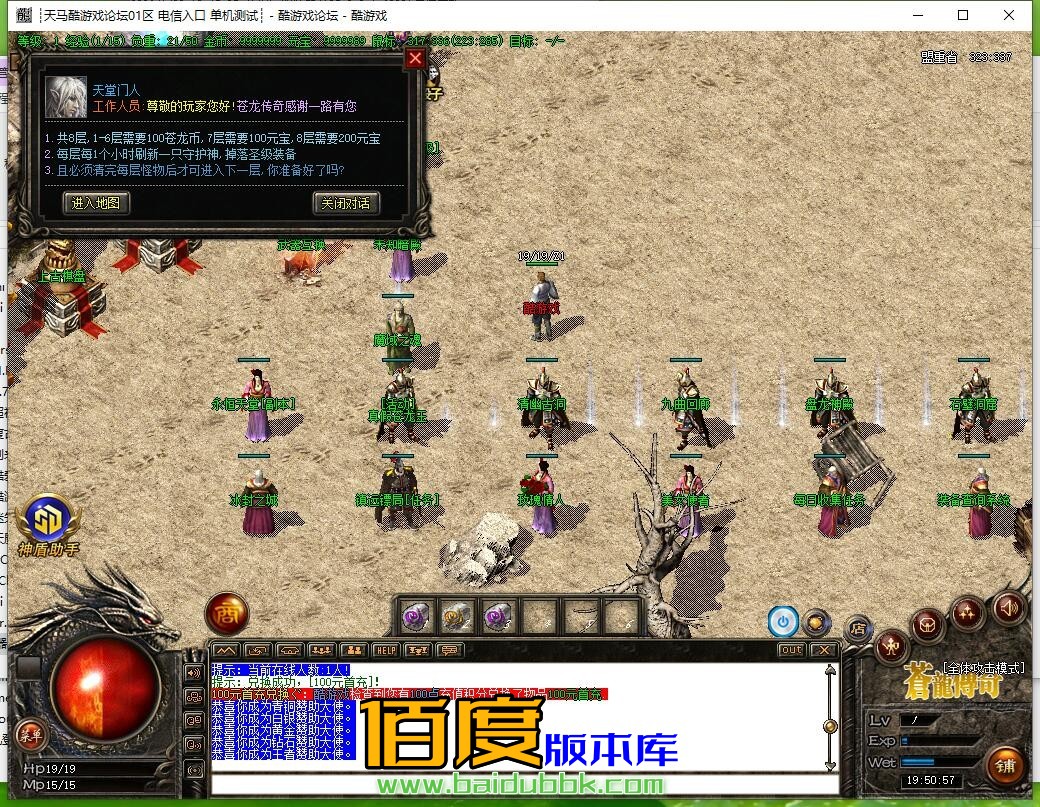Click the 菜单 menu button
This screenshot has height=807, width=1040.
(x=30, y=736)
